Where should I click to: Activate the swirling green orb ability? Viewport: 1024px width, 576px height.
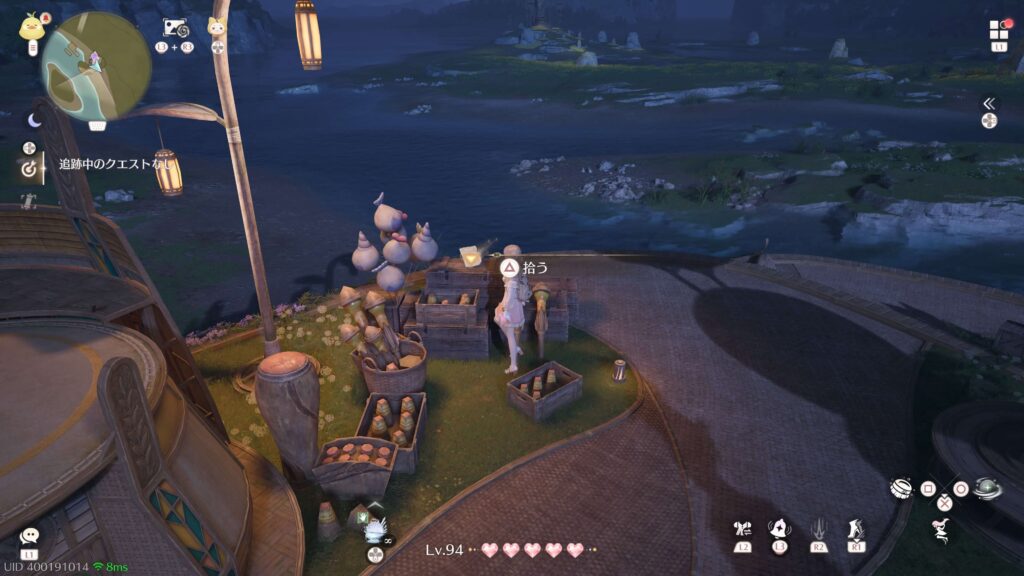pos(987,488)
